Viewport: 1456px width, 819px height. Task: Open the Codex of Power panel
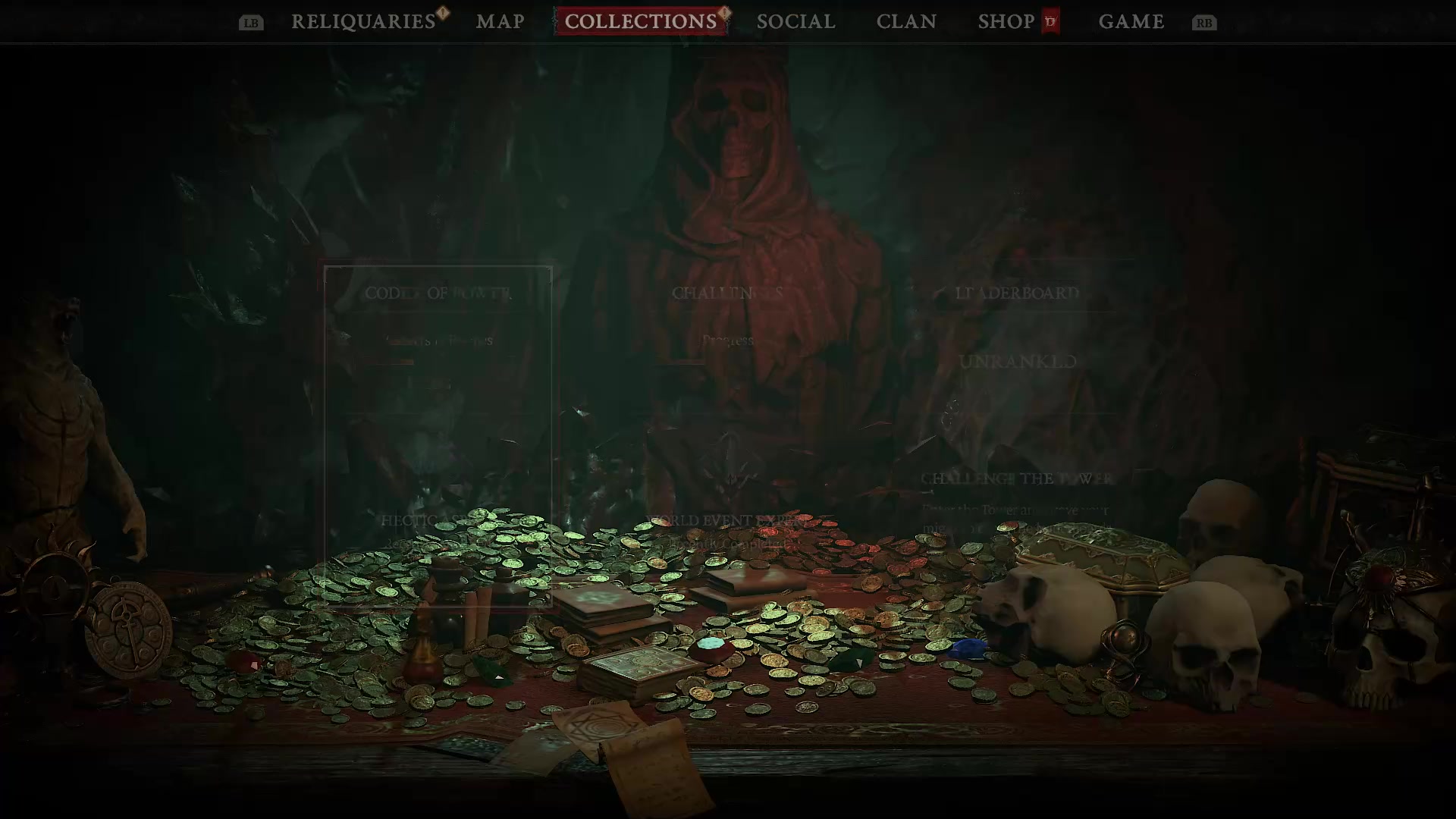coord(438,294)
